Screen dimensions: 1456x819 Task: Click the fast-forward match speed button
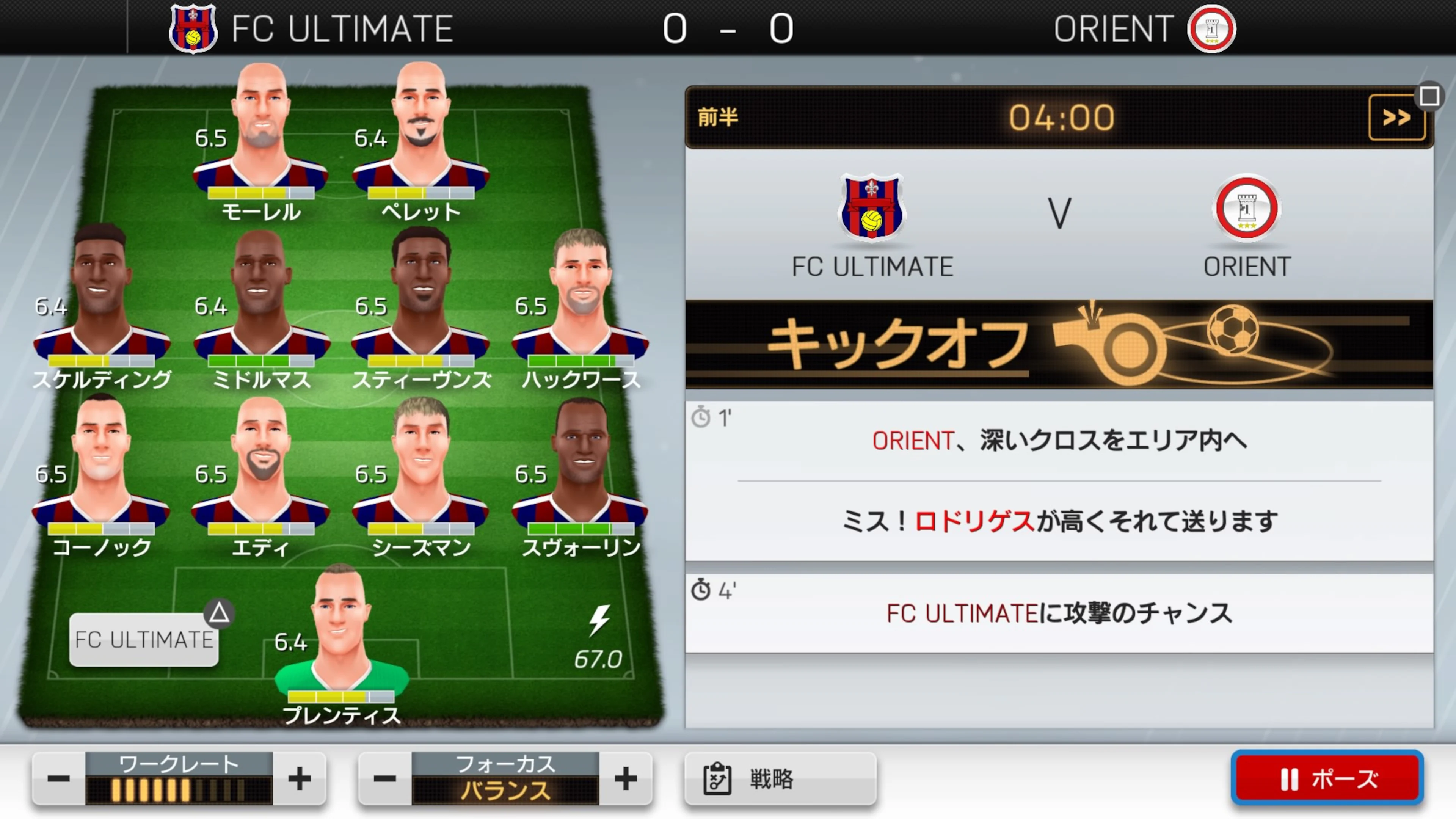[1397, 117]
